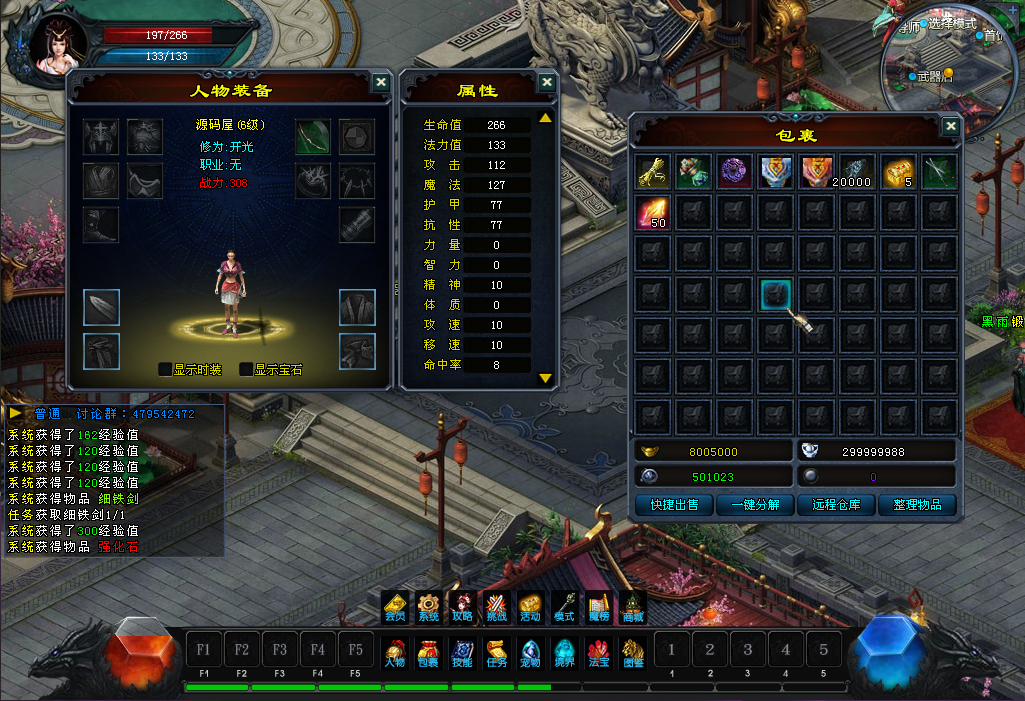Open the 宠物 pet menu
Image resolution: width=1025 pixels, height=701 pixels.
point(531,651)
